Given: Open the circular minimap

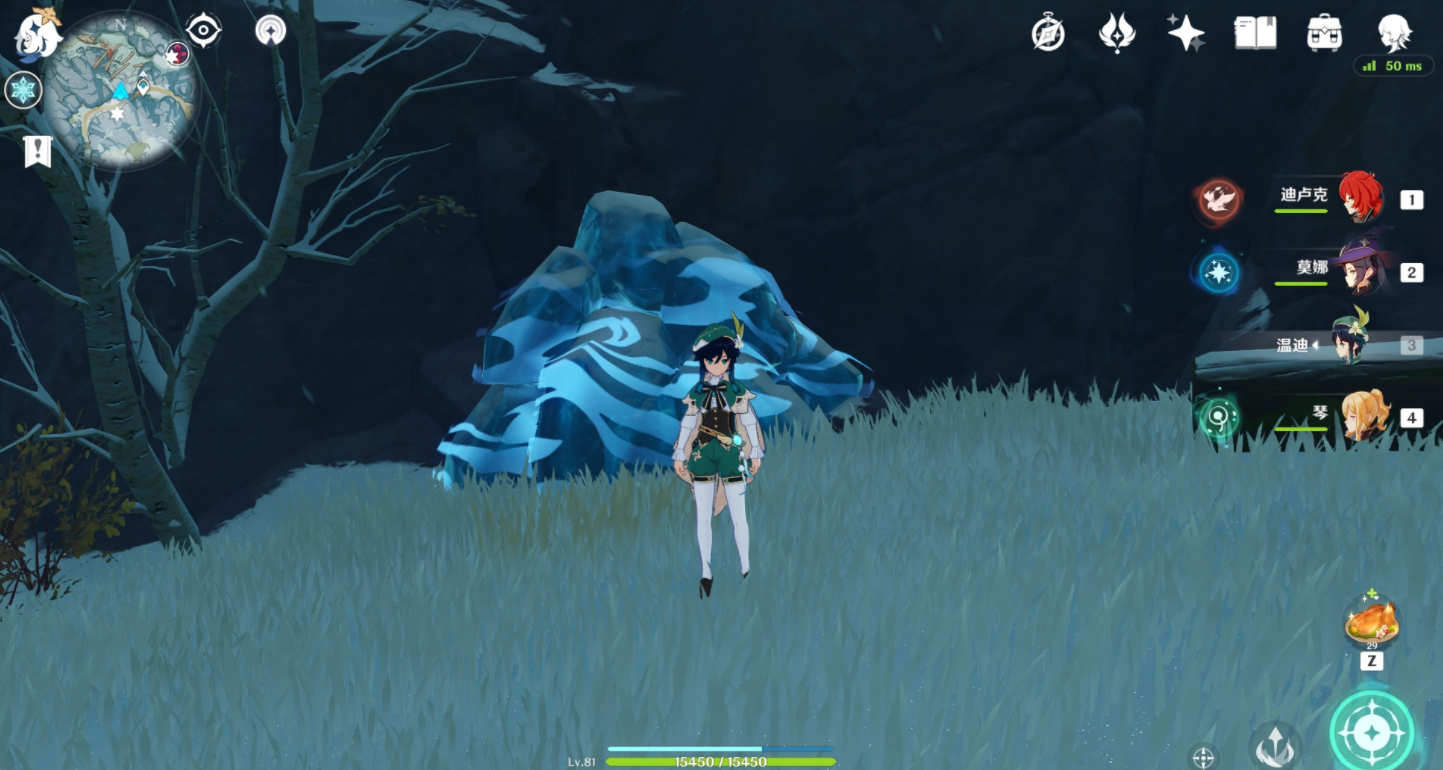Looking at the screenshot, I should pos(120,90).
